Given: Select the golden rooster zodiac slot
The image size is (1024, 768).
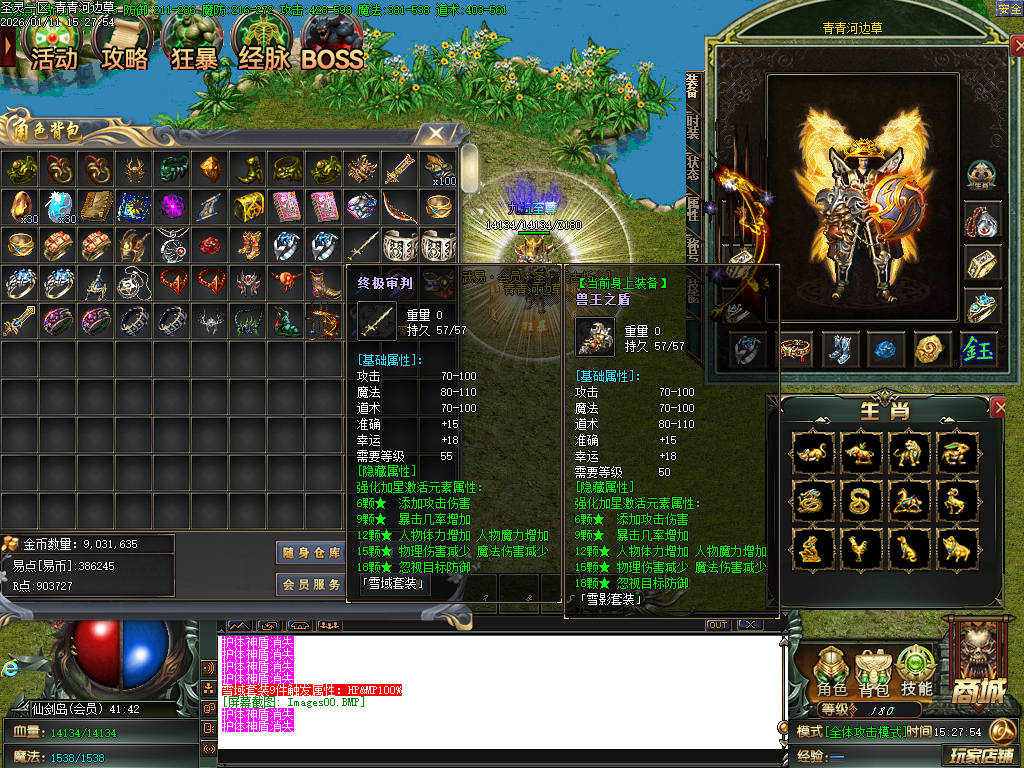Looking at the screenshot, I should pyautogui.click(x=859, y=547).
